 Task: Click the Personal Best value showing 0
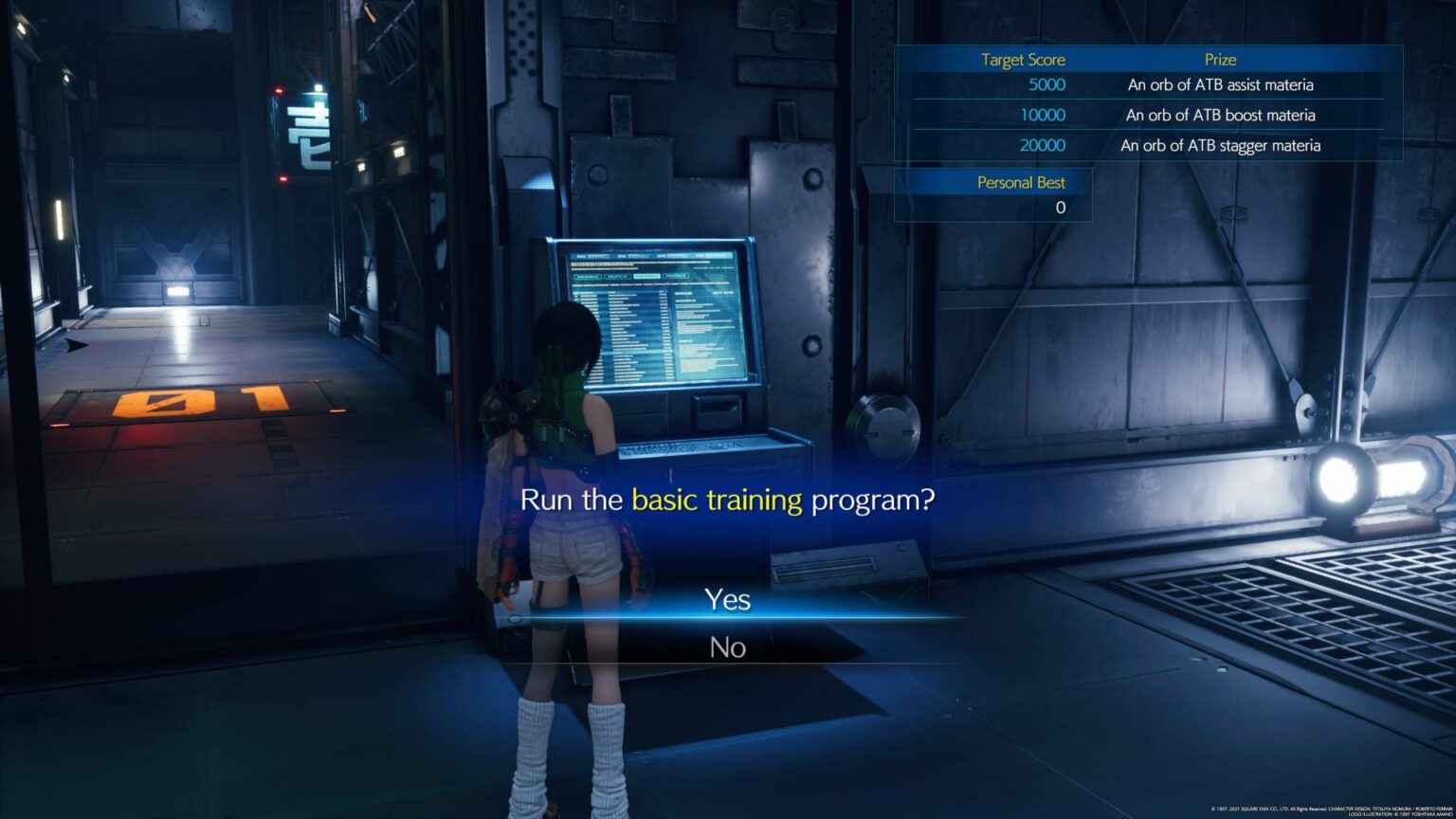click(1061, 208)
